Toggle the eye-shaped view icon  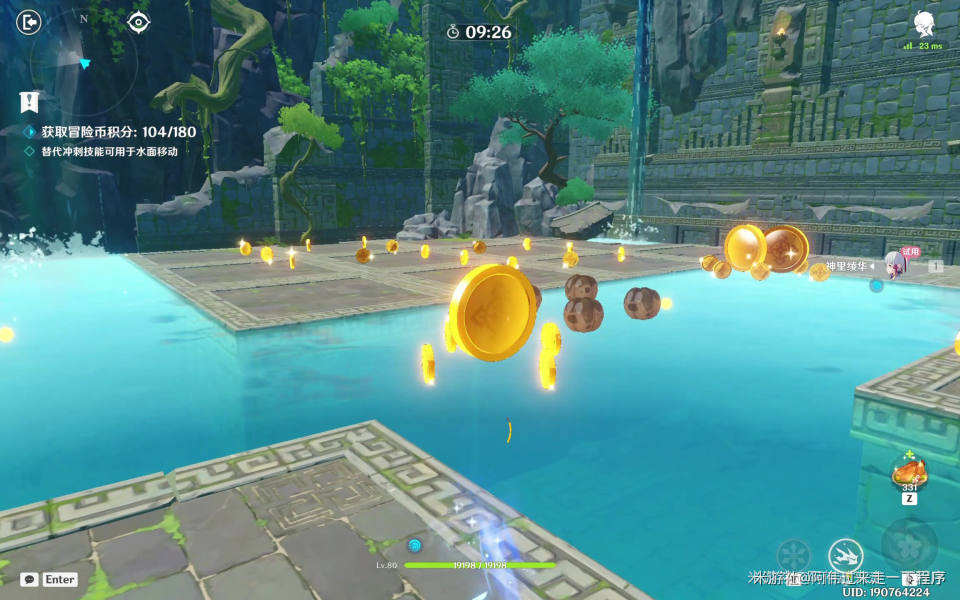138,22
